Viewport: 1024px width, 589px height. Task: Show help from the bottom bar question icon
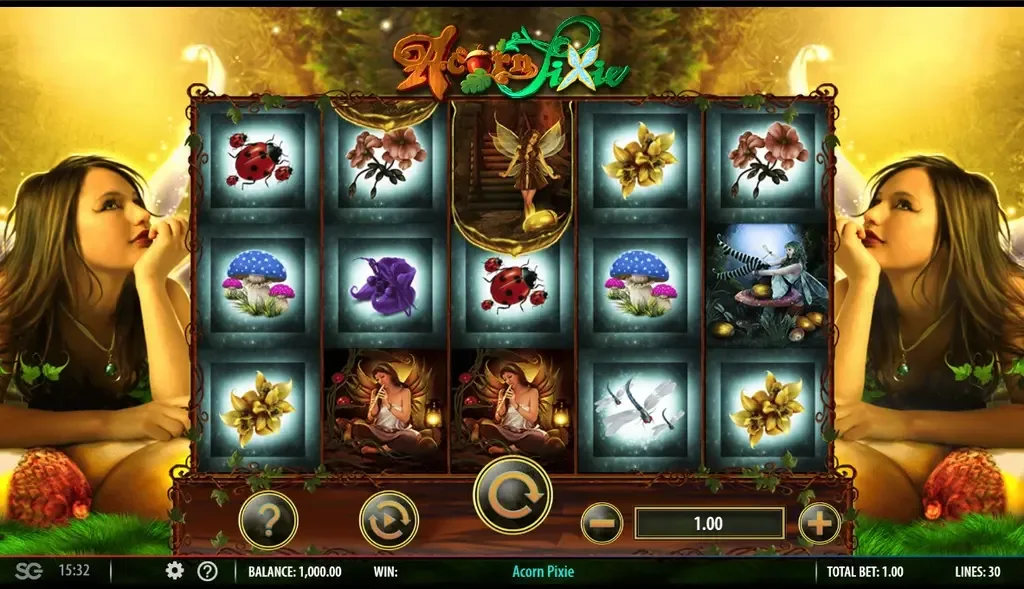pos(207,571)
